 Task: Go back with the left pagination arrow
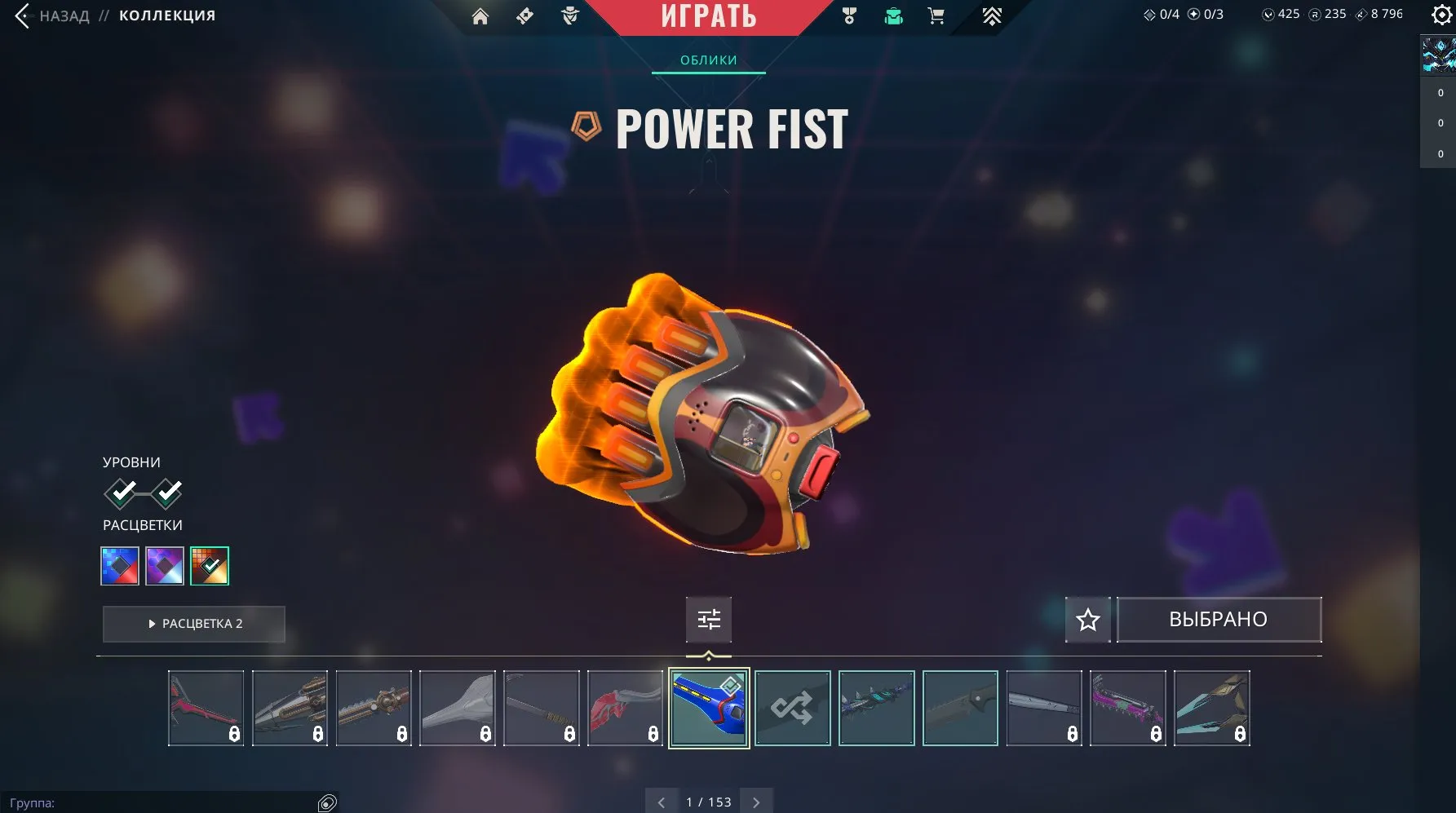[x=662, y=802]
